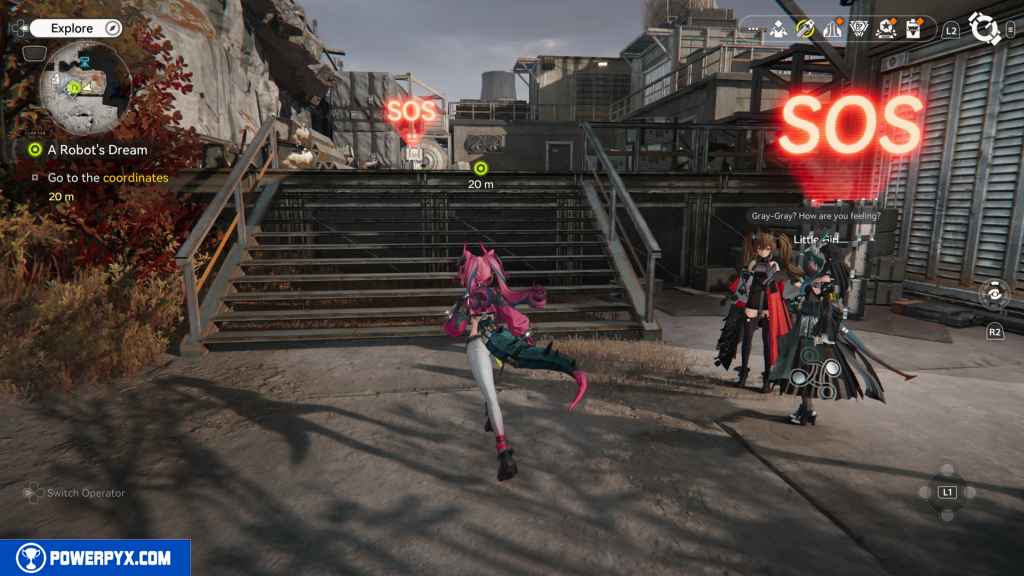Click the PowerPyx.com watermark logo
This screenshot has height=576, width=1024.
click(95, 558)
